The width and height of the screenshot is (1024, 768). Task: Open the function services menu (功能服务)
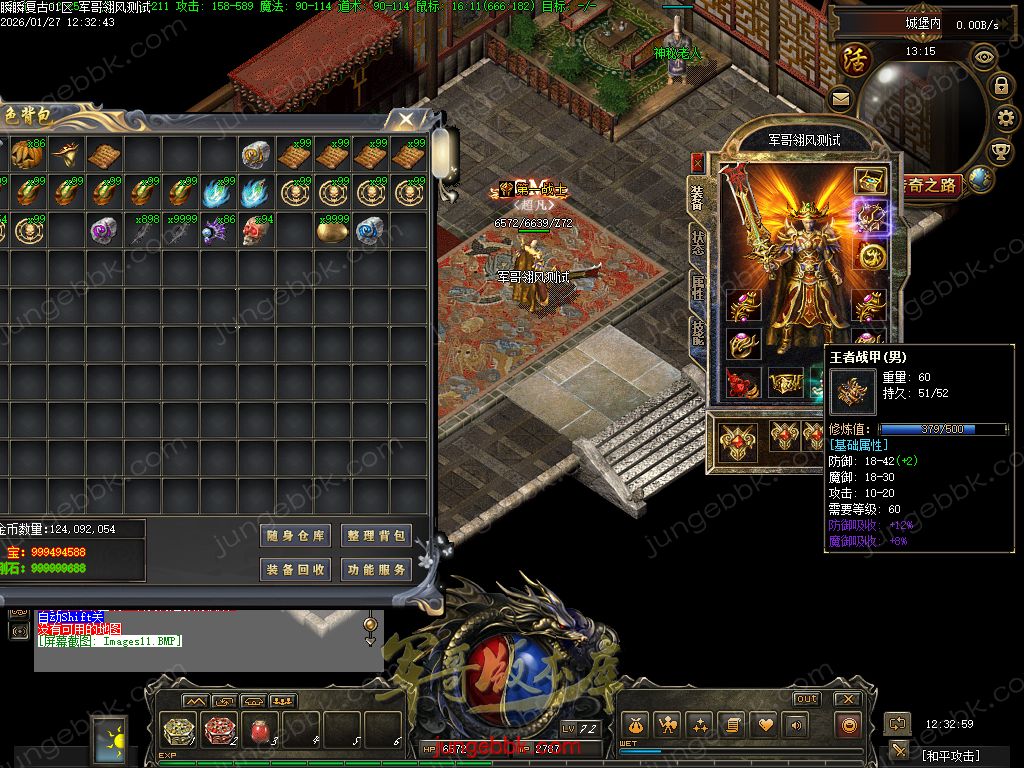coord(376,569)
